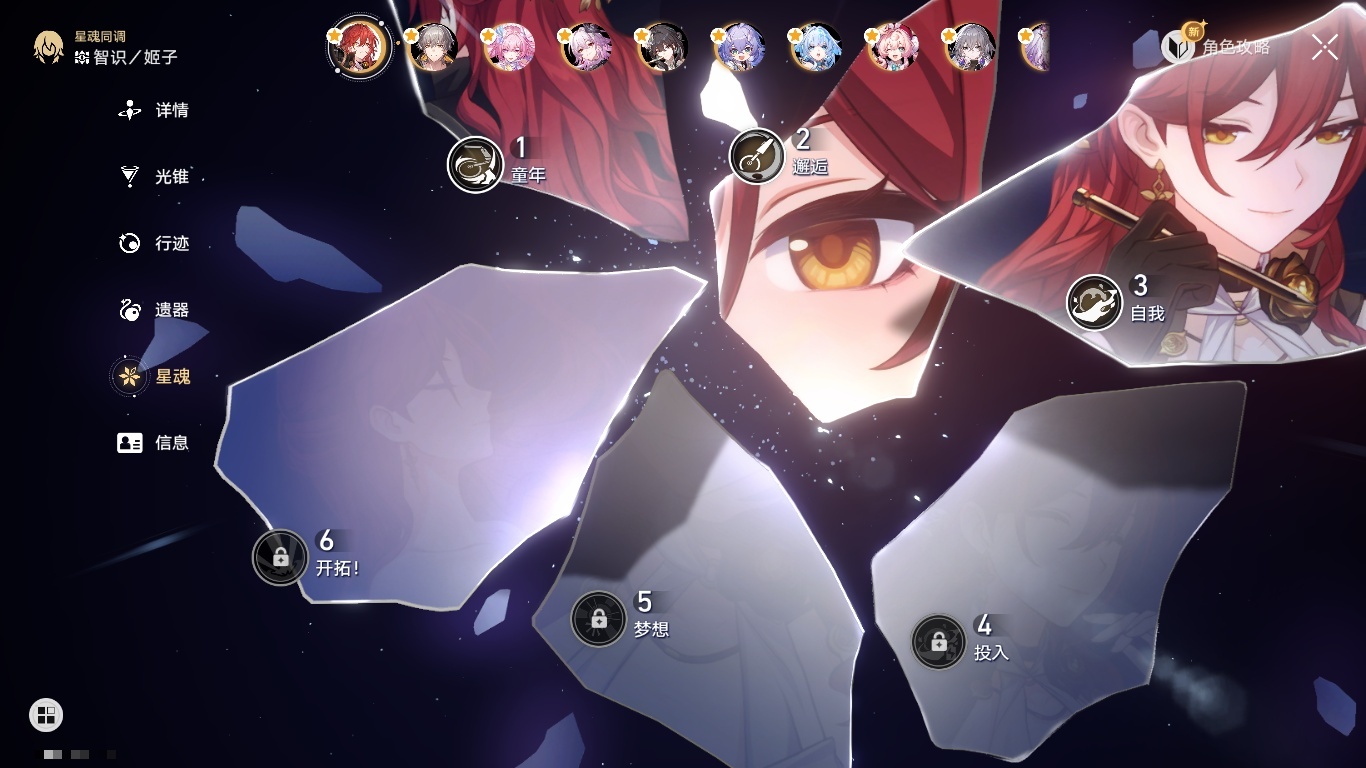Check locked eidolon 5 梦想

tap(598, 618)
